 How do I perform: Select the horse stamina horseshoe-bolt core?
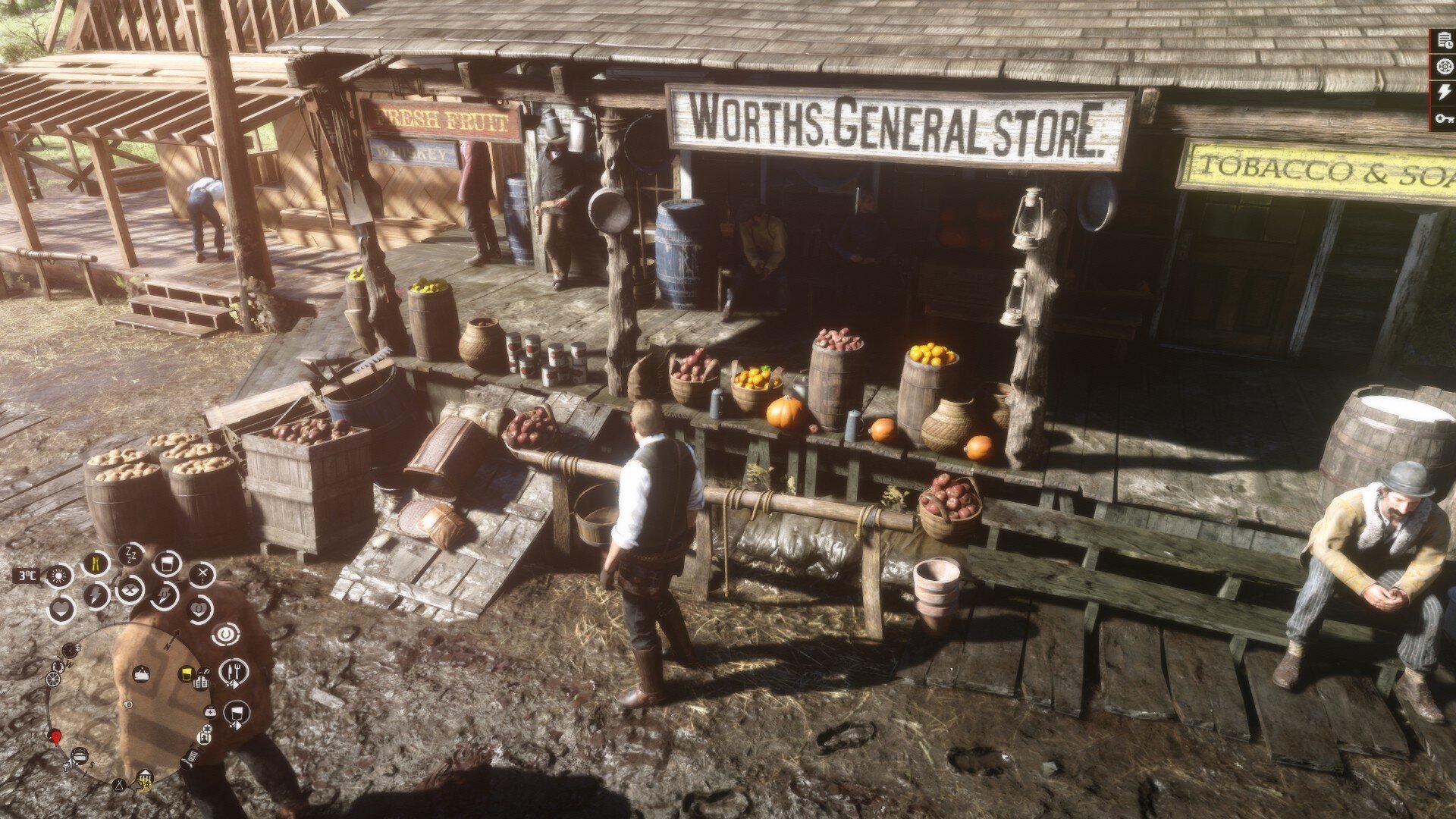click(x=164, y=595)
